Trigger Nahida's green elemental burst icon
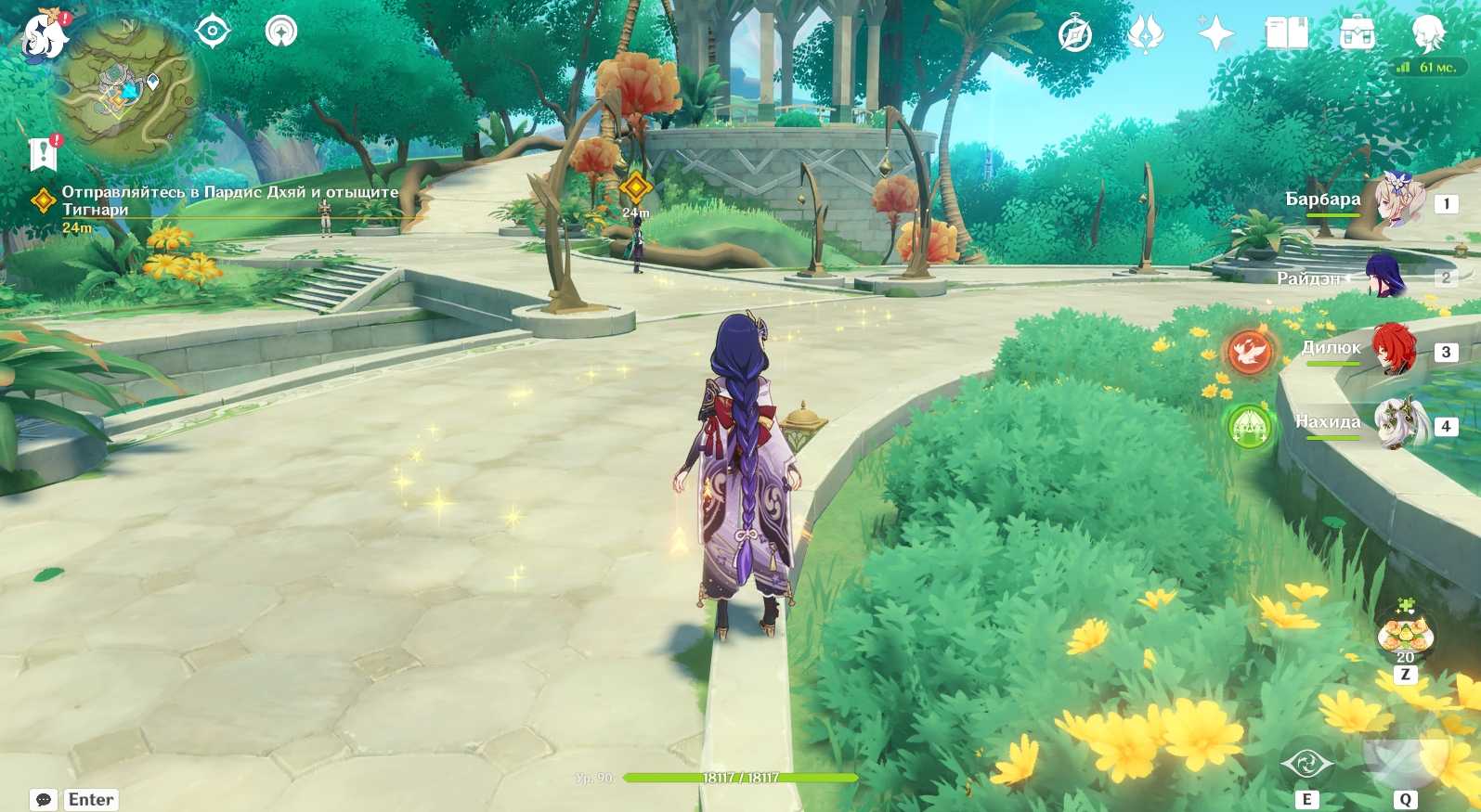This screenshot has height=812, width=1481. coord(1249,427)
